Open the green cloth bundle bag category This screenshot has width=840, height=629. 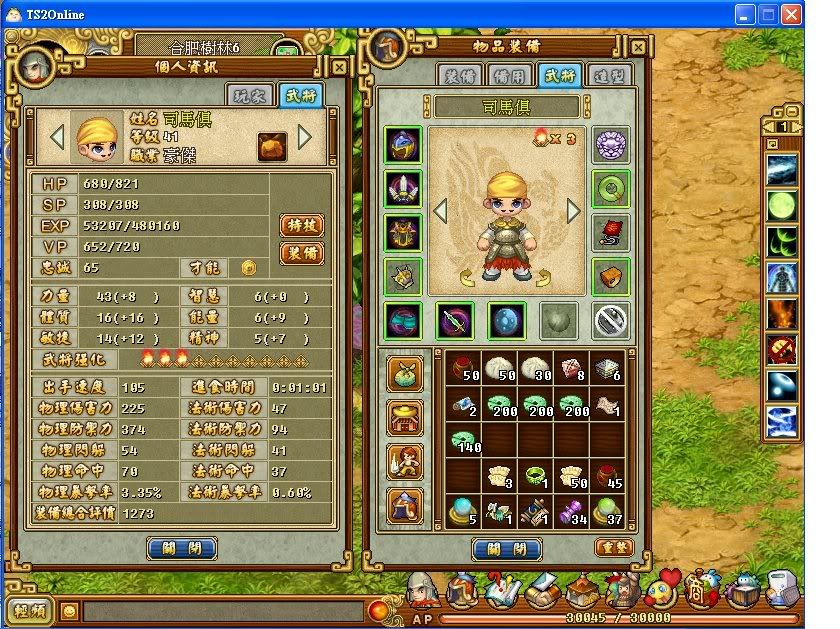pyautogui.click(x=404, y=373)
